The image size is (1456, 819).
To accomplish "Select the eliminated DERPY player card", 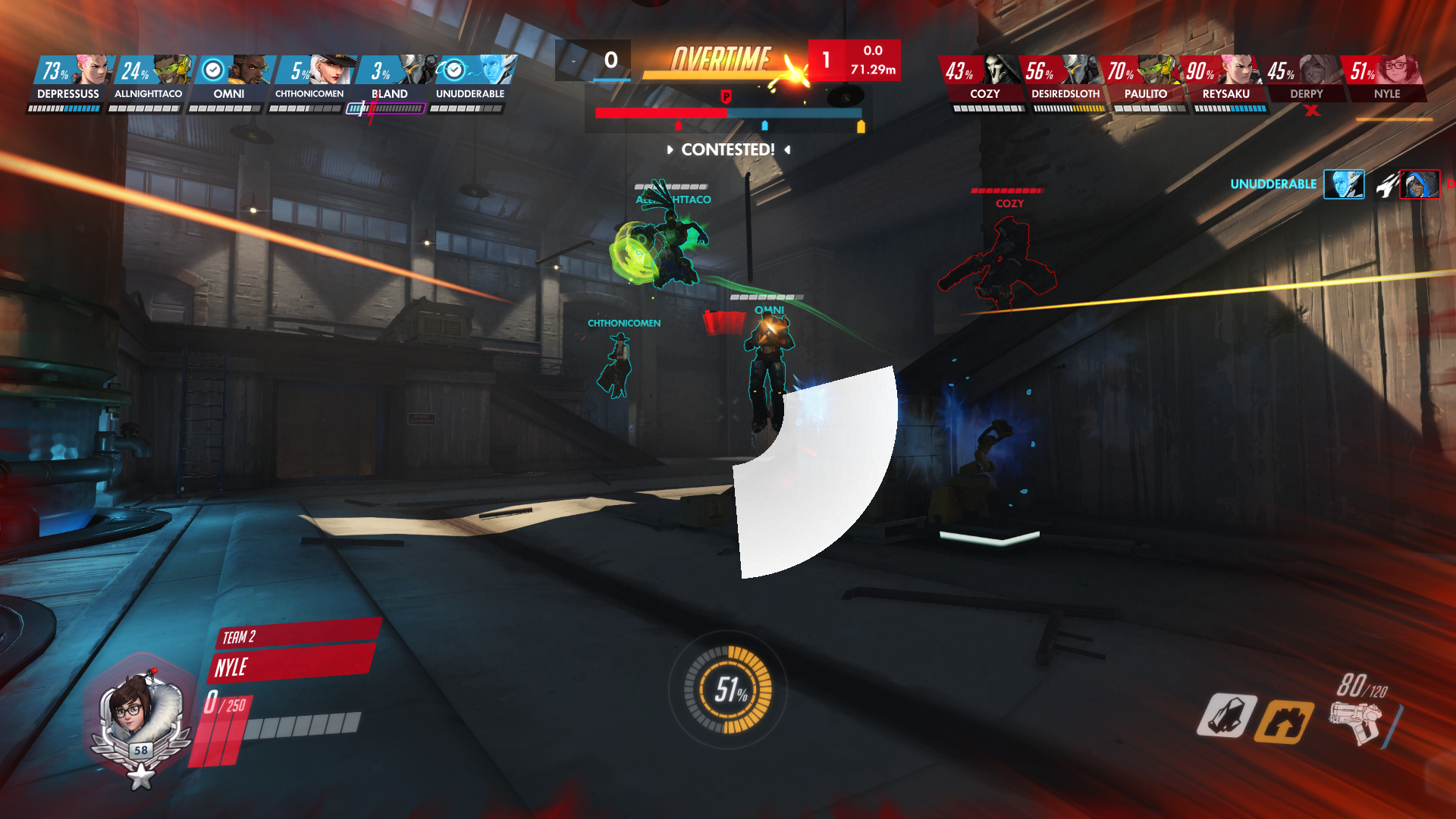I will click(x=1306, y=80).
